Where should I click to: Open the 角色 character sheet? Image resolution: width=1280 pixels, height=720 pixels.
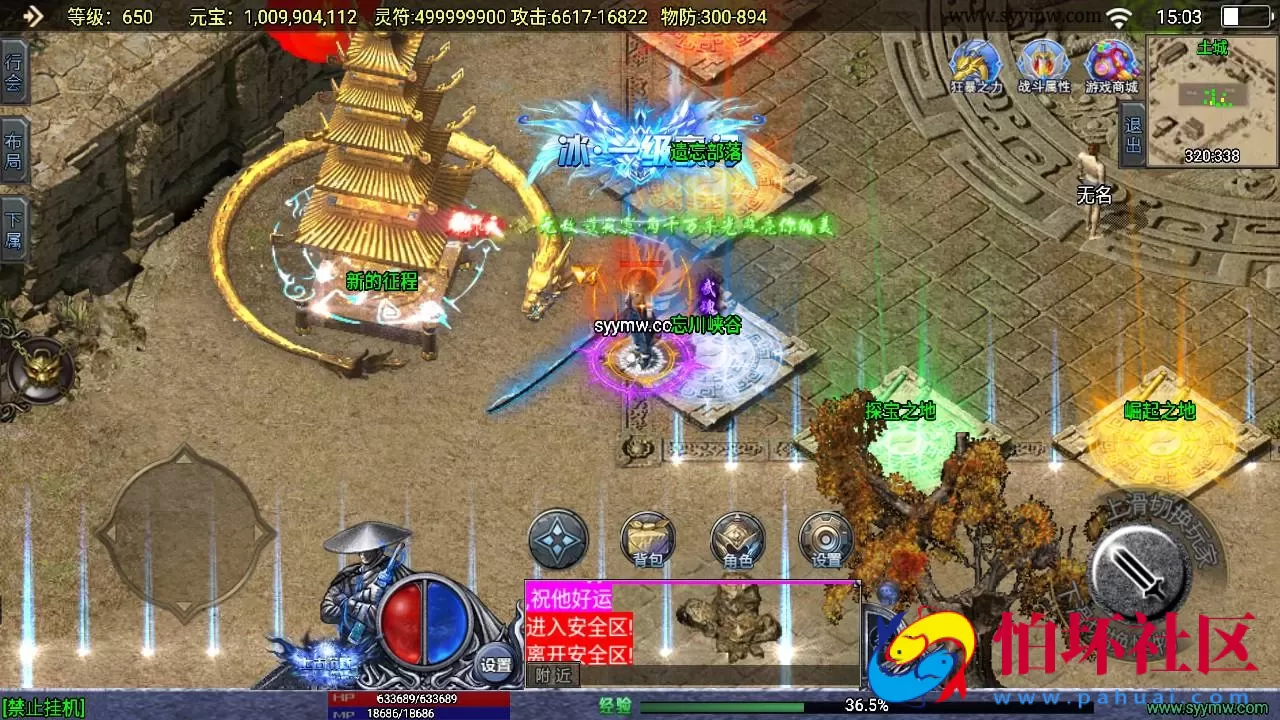coord(737,539)
